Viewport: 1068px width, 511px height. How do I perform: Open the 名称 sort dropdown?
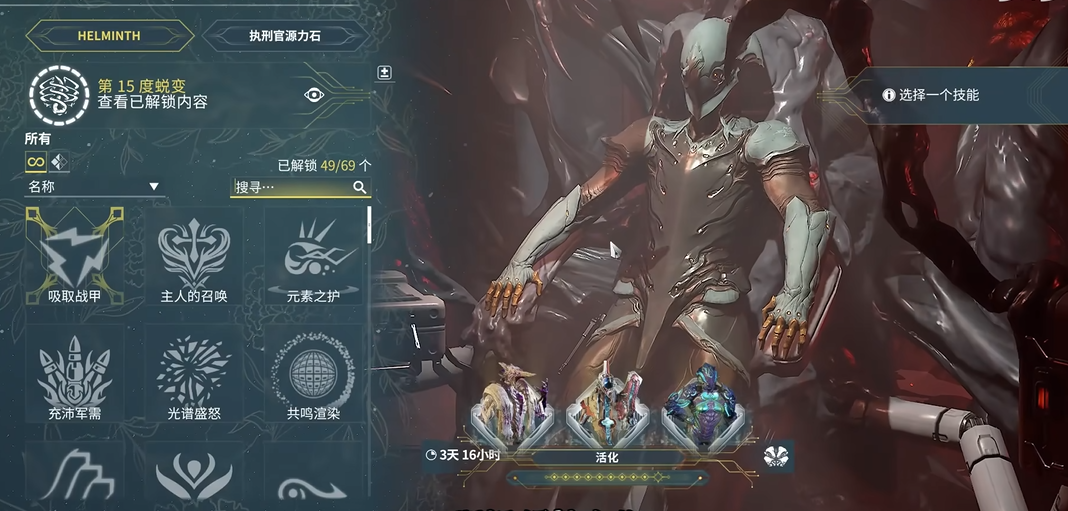coord(94,187)
